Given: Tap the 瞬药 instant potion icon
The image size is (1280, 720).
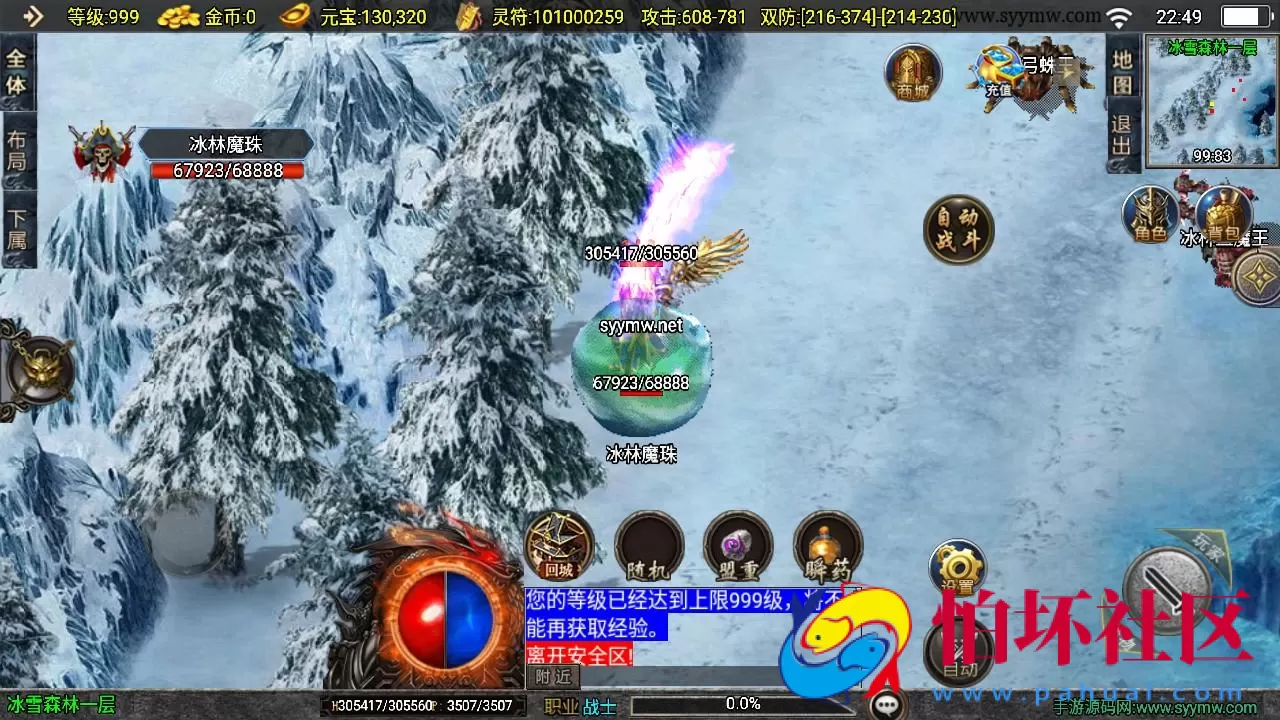Looking at the screenshot, I should tap(828, 548).
